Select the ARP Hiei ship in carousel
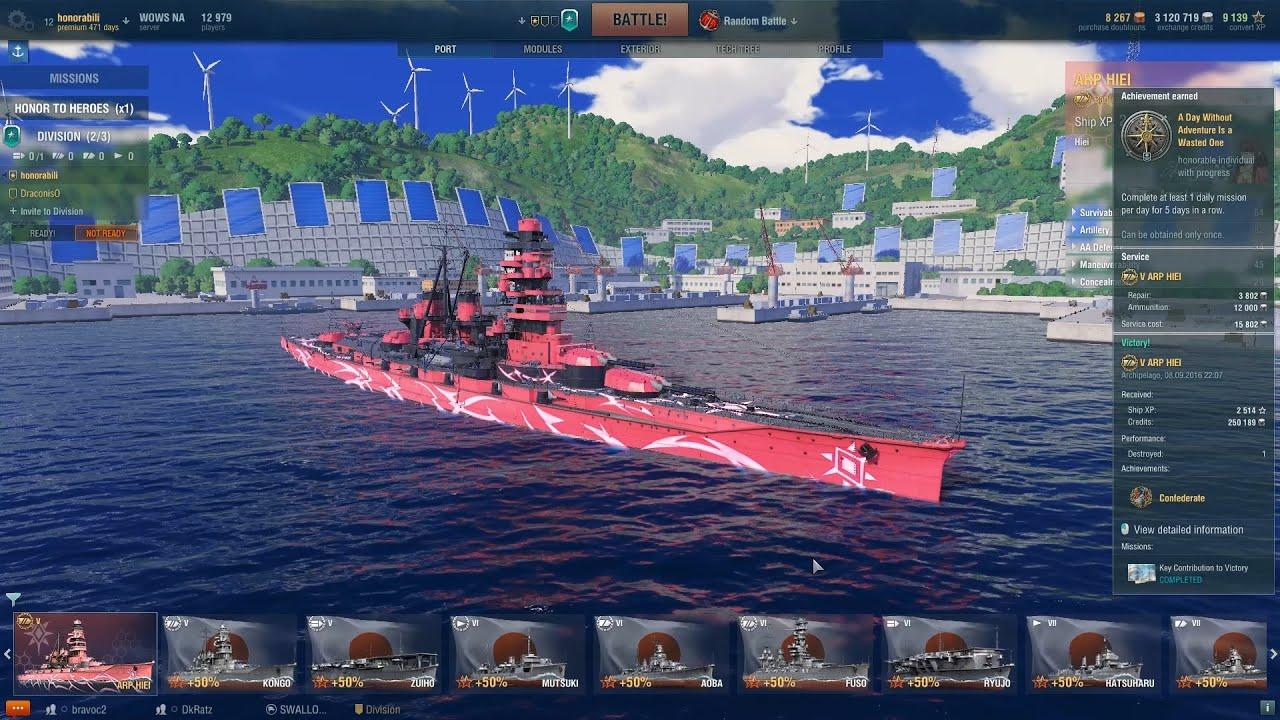The width and height of the screenshot is (1280, 720). pyautogui.click(x=85, y=651)
